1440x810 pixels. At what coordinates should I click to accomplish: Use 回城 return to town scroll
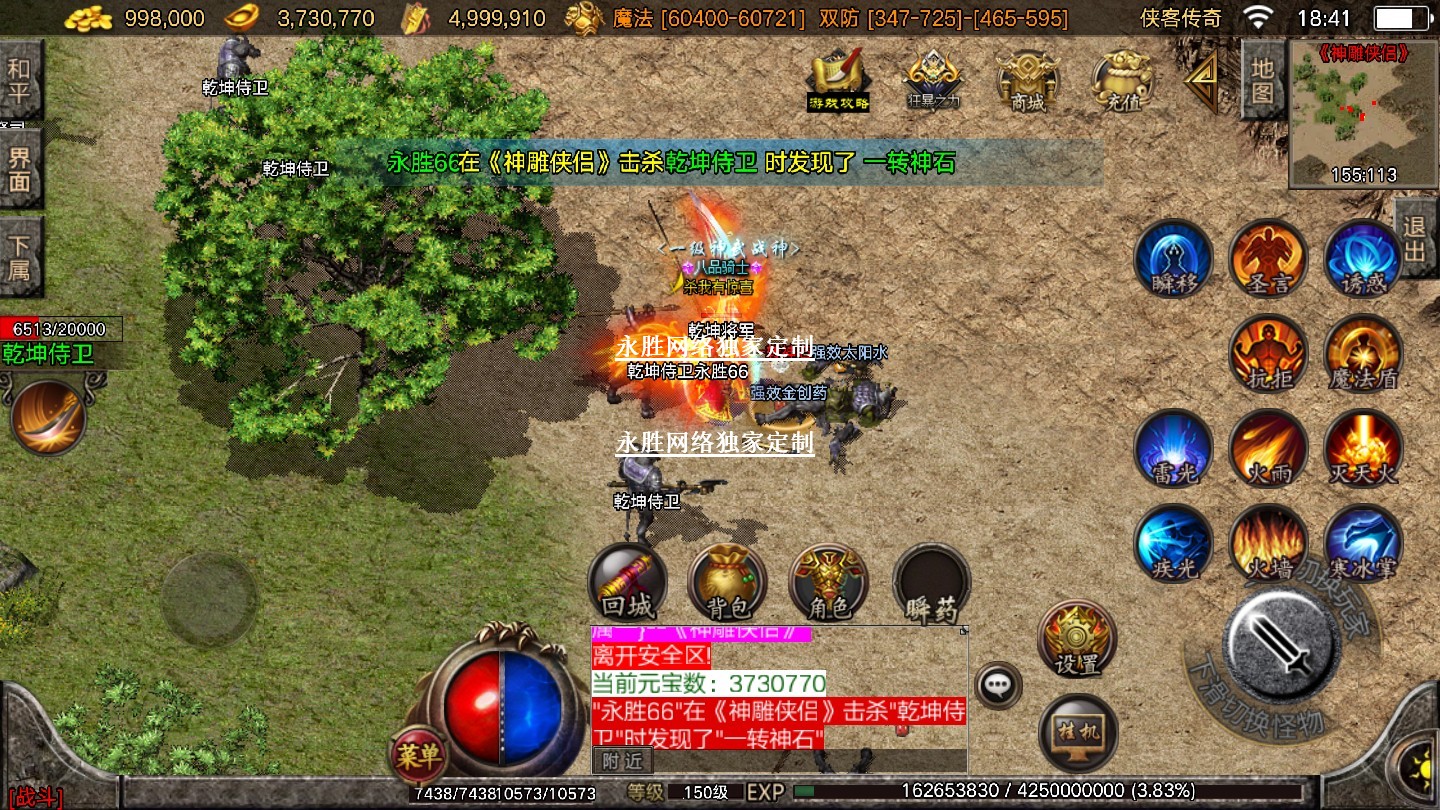(x=627, y=583)
